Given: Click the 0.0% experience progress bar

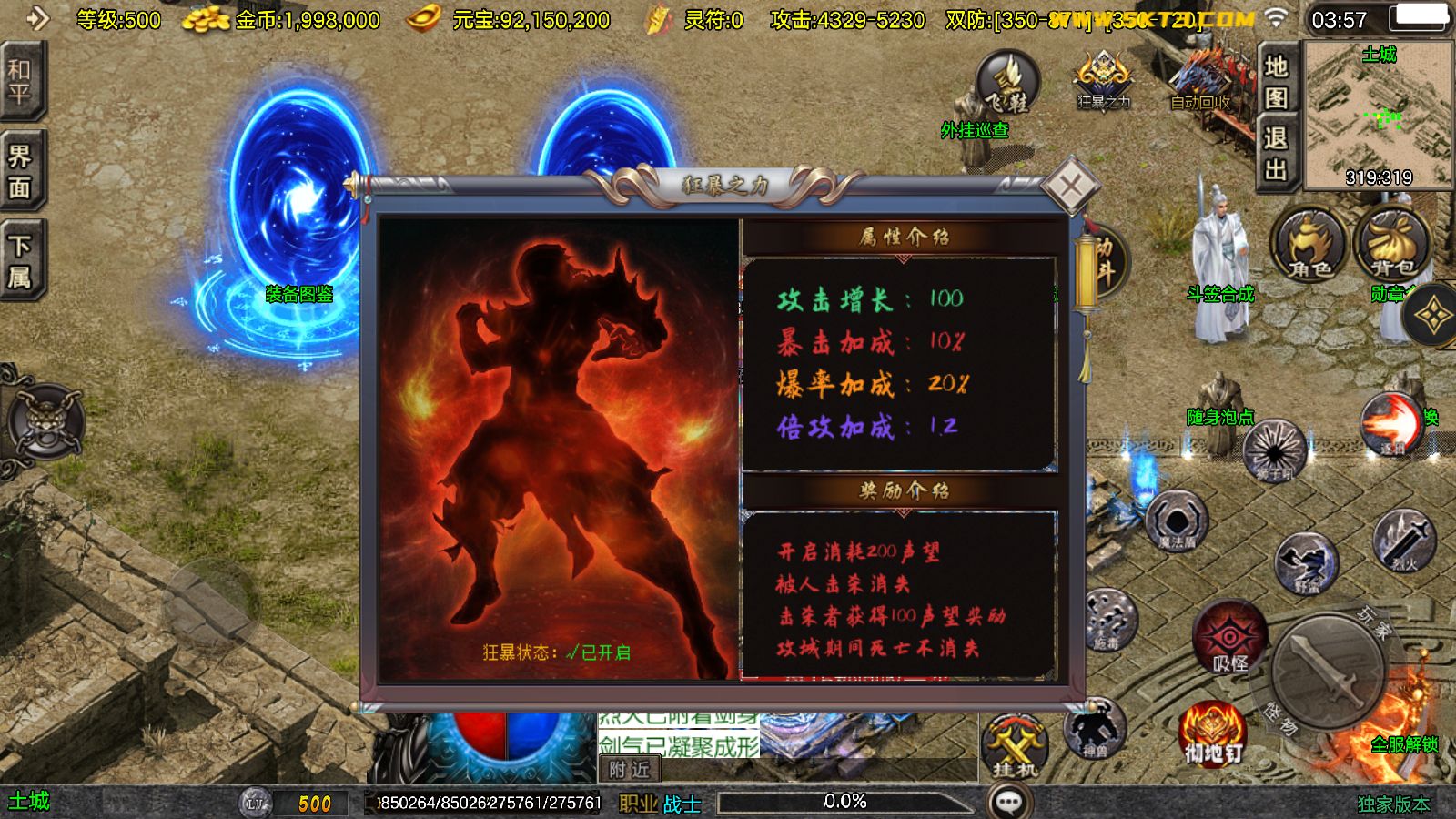Looking at the screenshot, I should point(846,802).
